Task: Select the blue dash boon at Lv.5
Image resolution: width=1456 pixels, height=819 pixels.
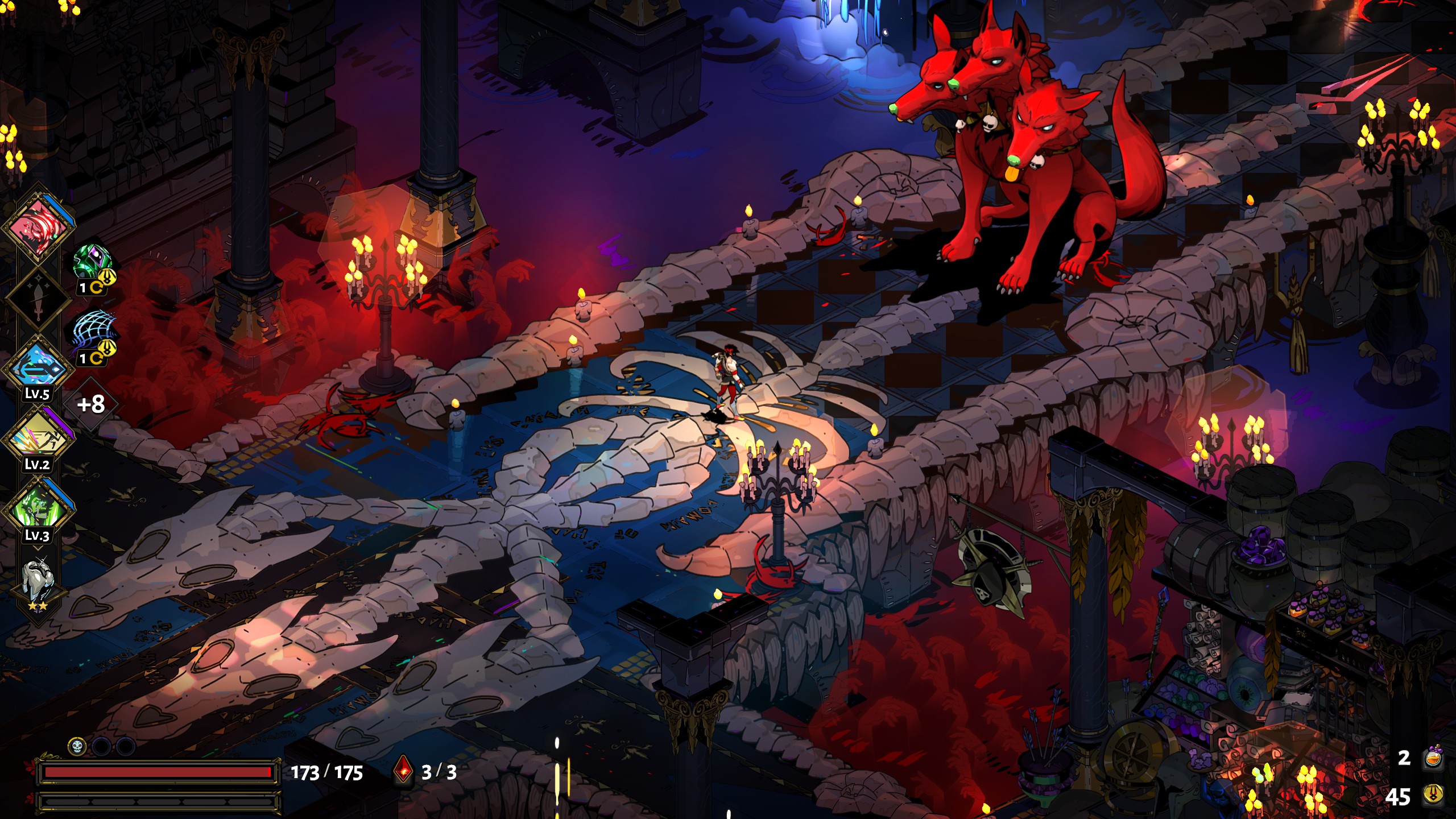Action: click(38, 368)
